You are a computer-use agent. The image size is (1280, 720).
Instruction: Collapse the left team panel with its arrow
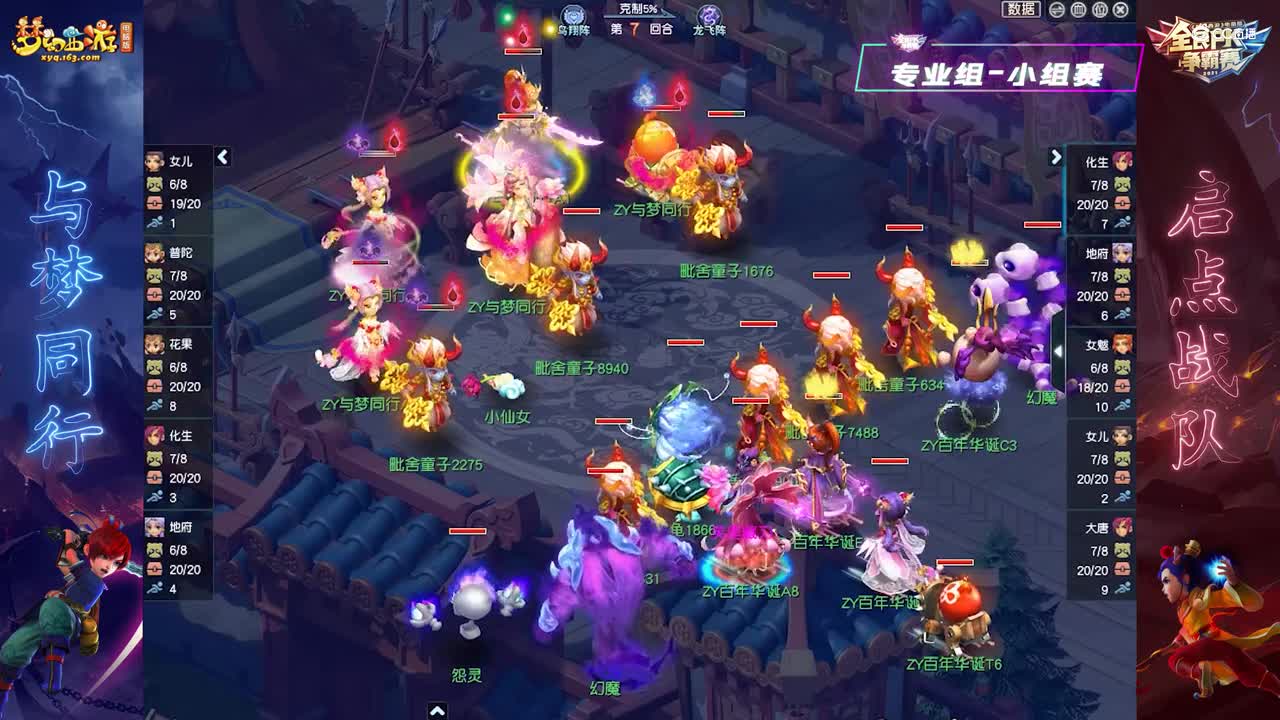point(221,156)
